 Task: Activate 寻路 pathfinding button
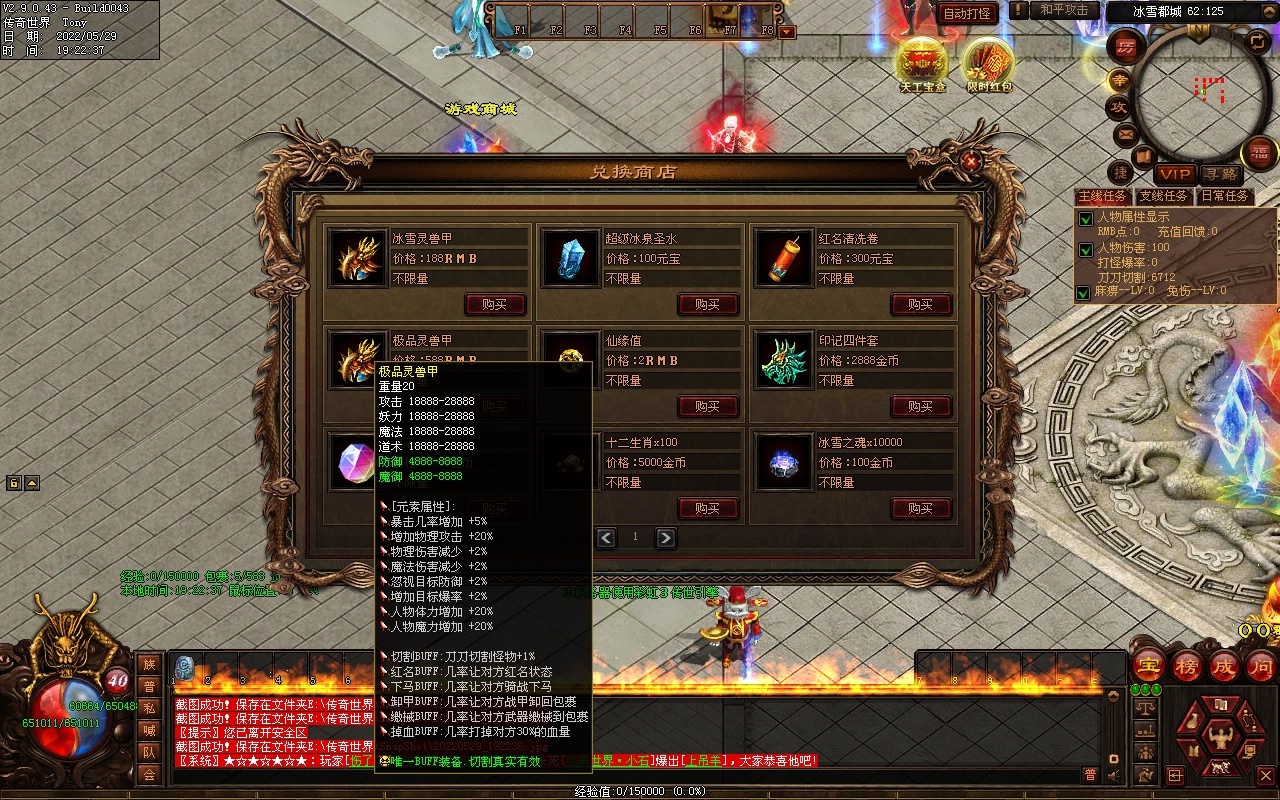coord(1218,174)
